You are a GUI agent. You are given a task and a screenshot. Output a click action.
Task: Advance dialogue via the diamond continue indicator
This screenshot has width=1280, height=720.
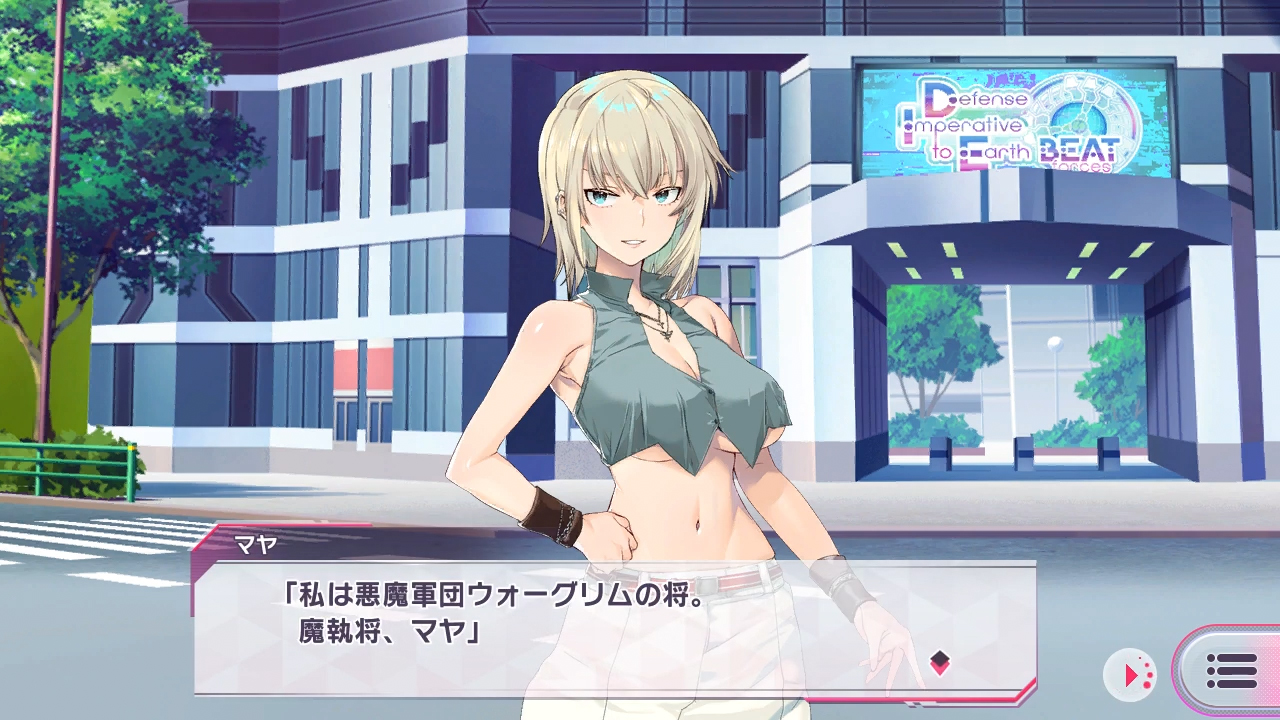click(939, 661)
